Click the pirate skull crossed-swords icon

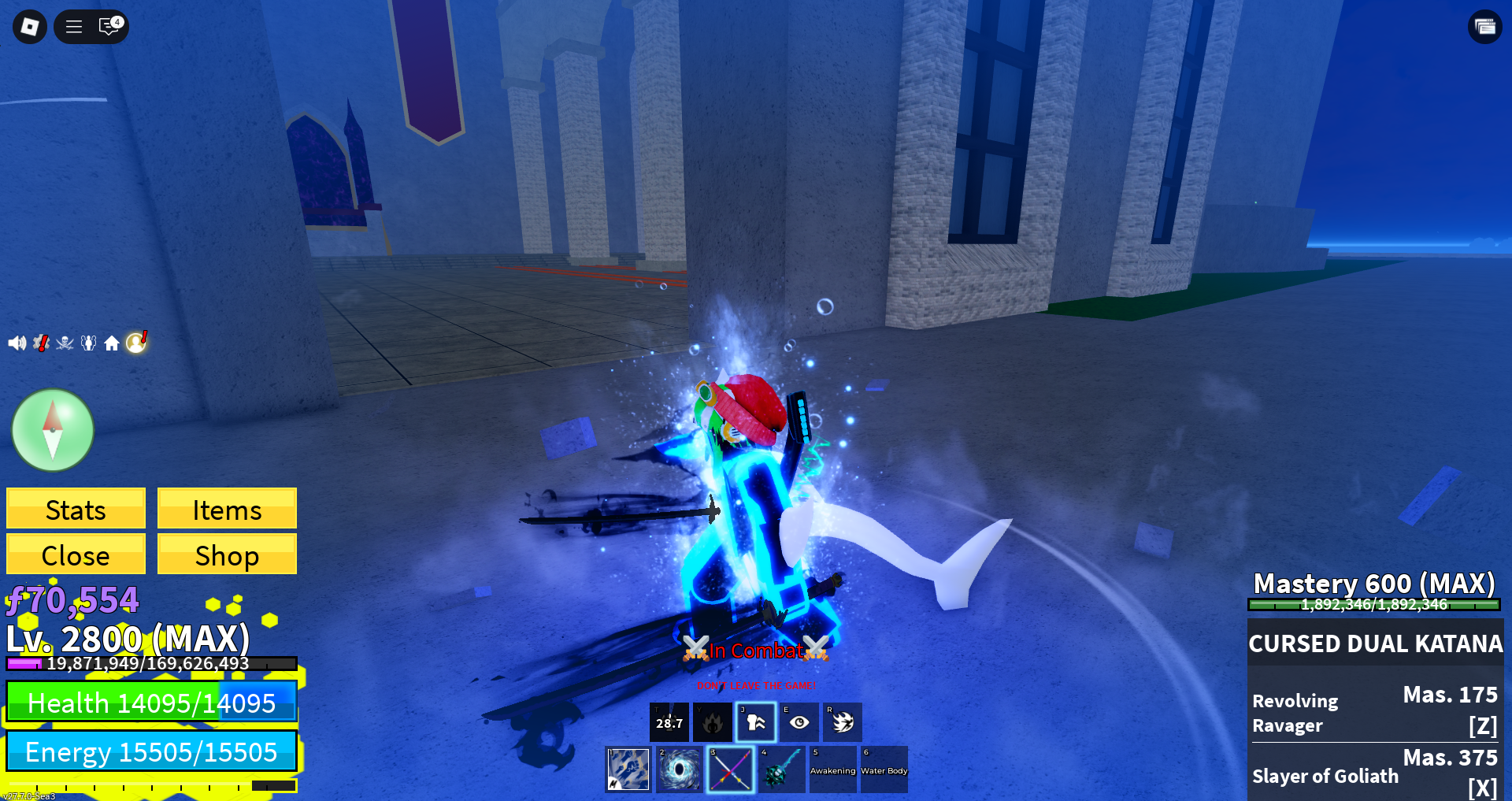tap(65, 343)
